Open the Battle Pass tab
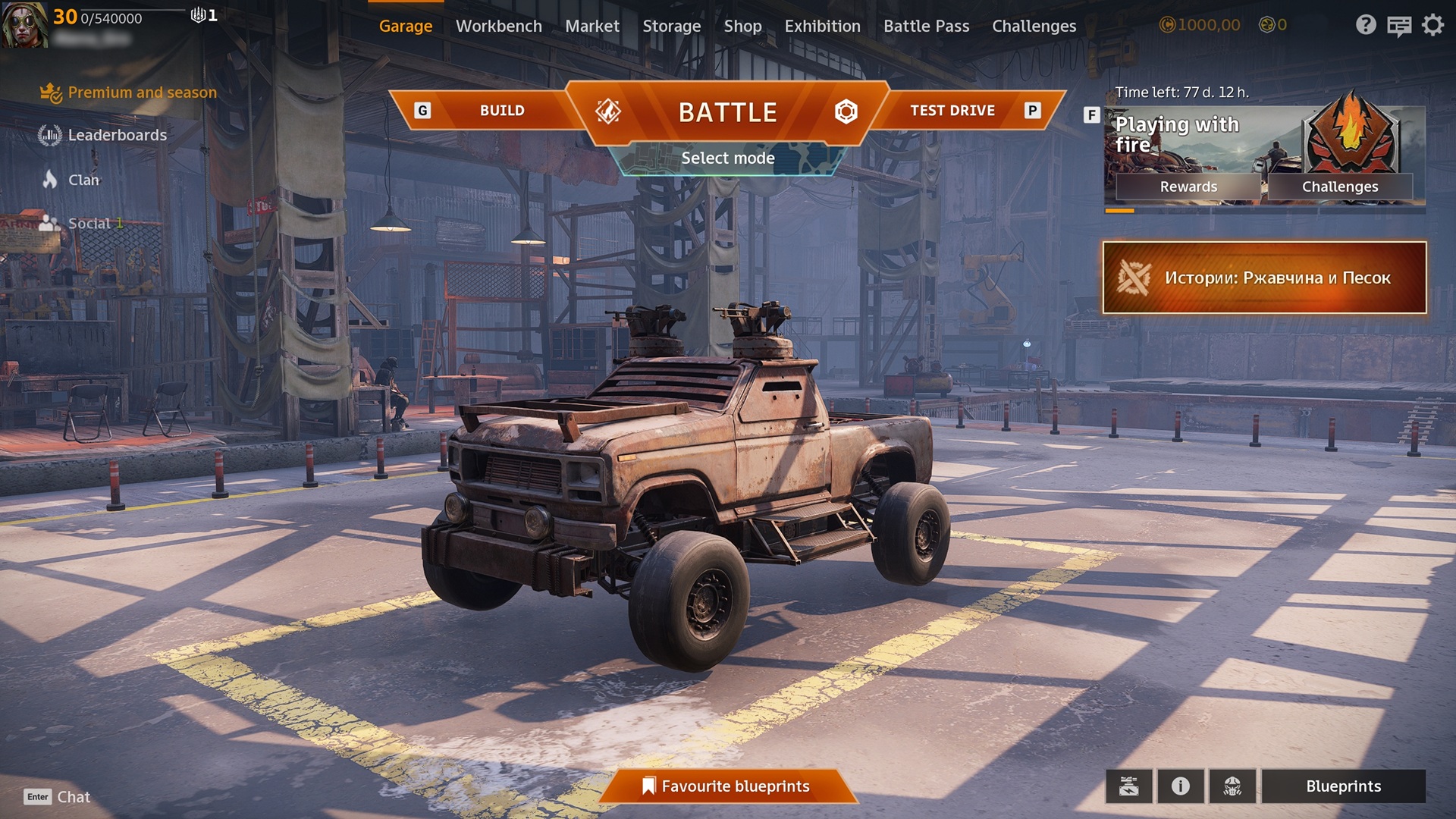This screenshot has height=819, width=1456. point(926,26)
